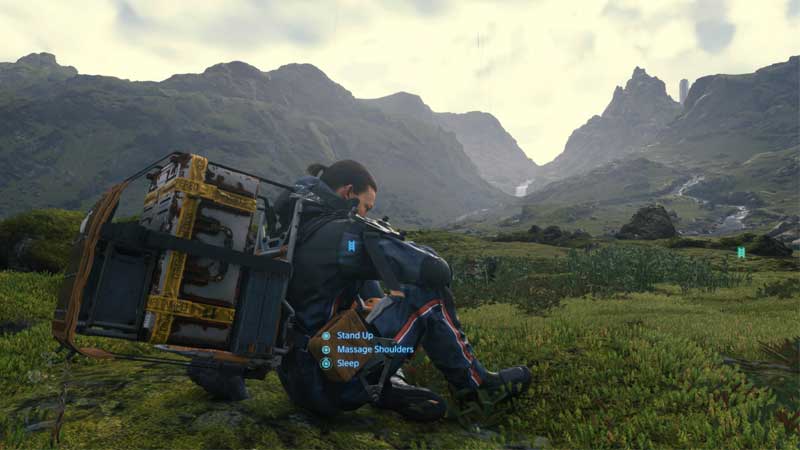Image resolution: width=800 pixels, height=450 pixels.
Task: Pick the Sleep option
Action: [347, 364]
